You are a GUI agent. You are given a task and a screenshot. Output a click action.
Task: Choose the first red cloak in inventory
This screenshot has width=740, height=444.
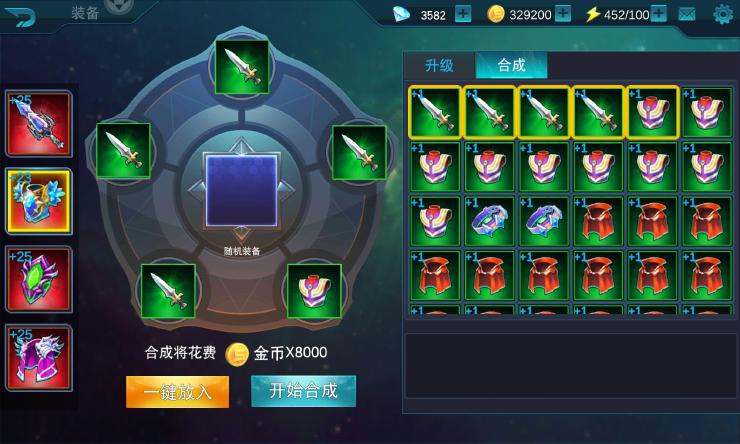pos(597,221)
